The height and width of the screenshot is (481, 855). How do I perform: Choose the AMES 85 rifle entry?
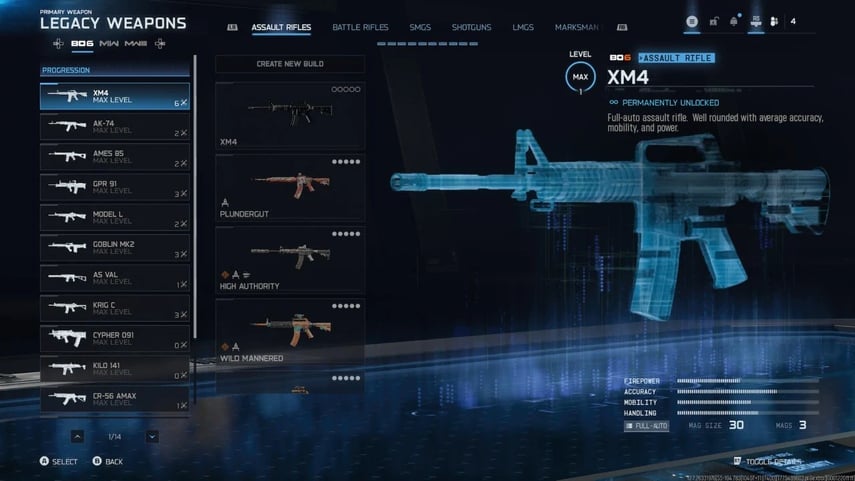pos(115,157)
